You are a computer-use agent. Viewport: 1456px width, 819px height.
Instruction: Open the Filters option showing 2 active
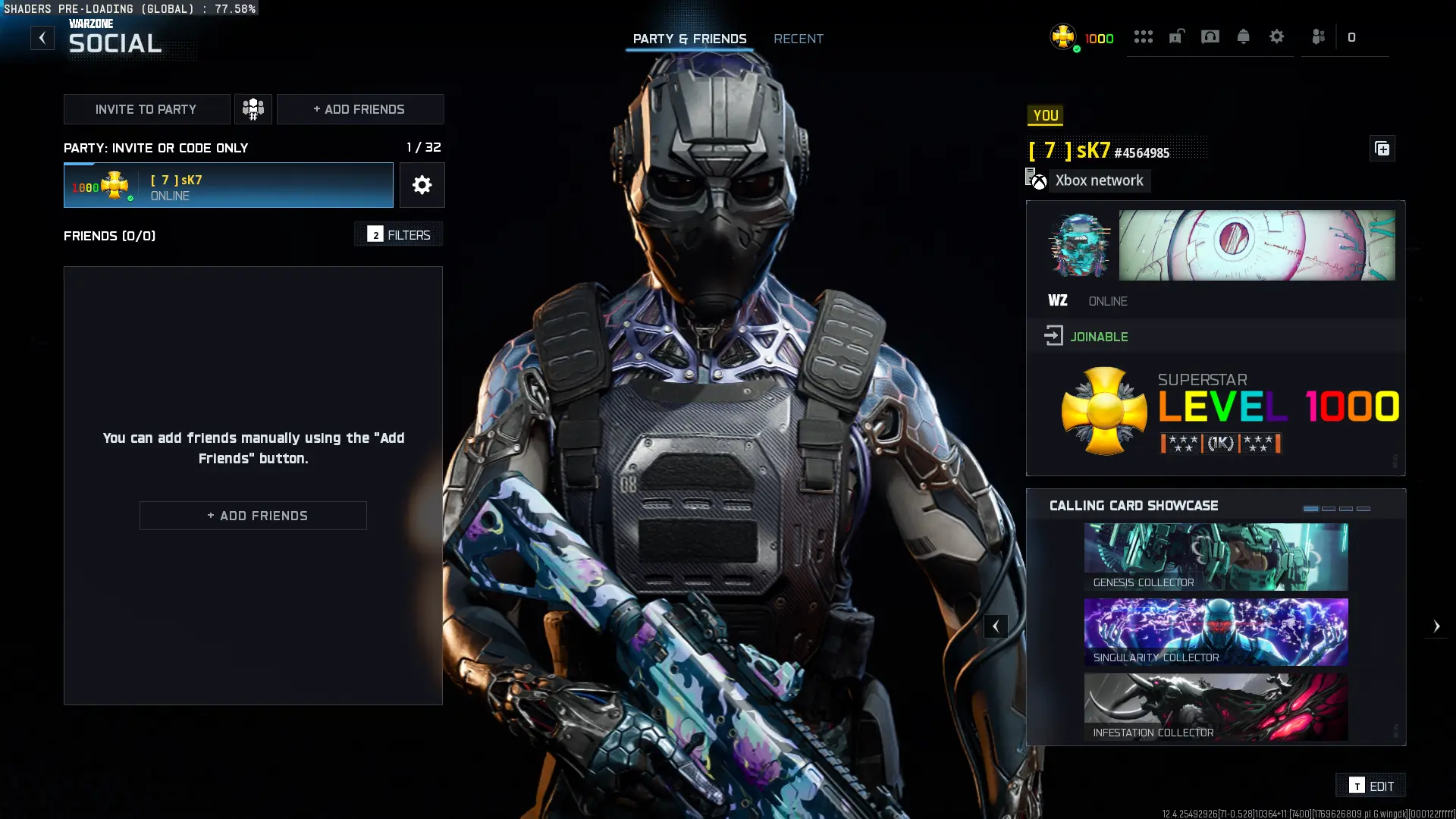(x=398, y=234)
